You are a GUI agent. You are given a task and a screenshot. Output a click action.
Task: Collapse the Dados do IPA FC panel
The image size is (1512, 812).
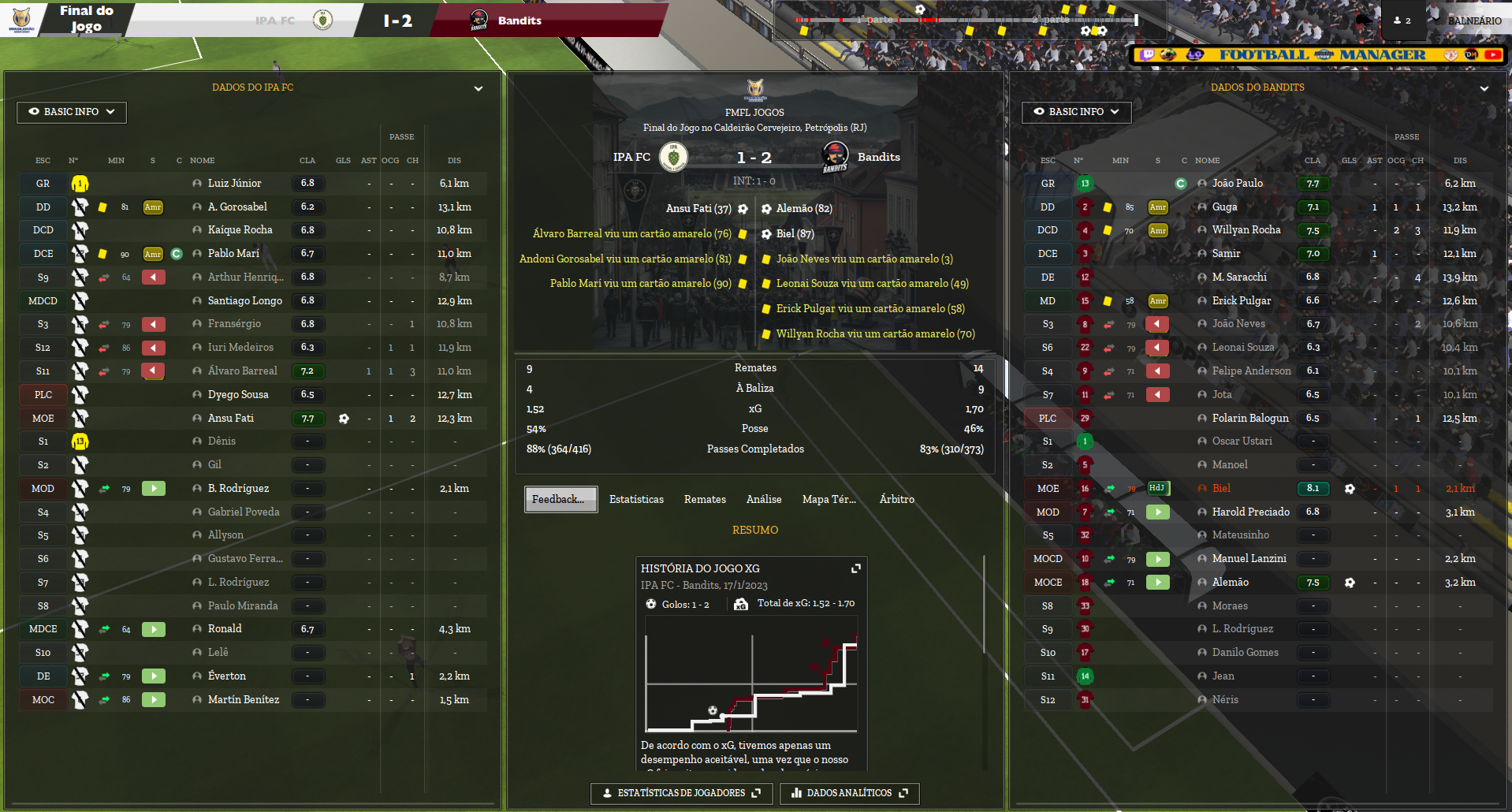(479, 88)
